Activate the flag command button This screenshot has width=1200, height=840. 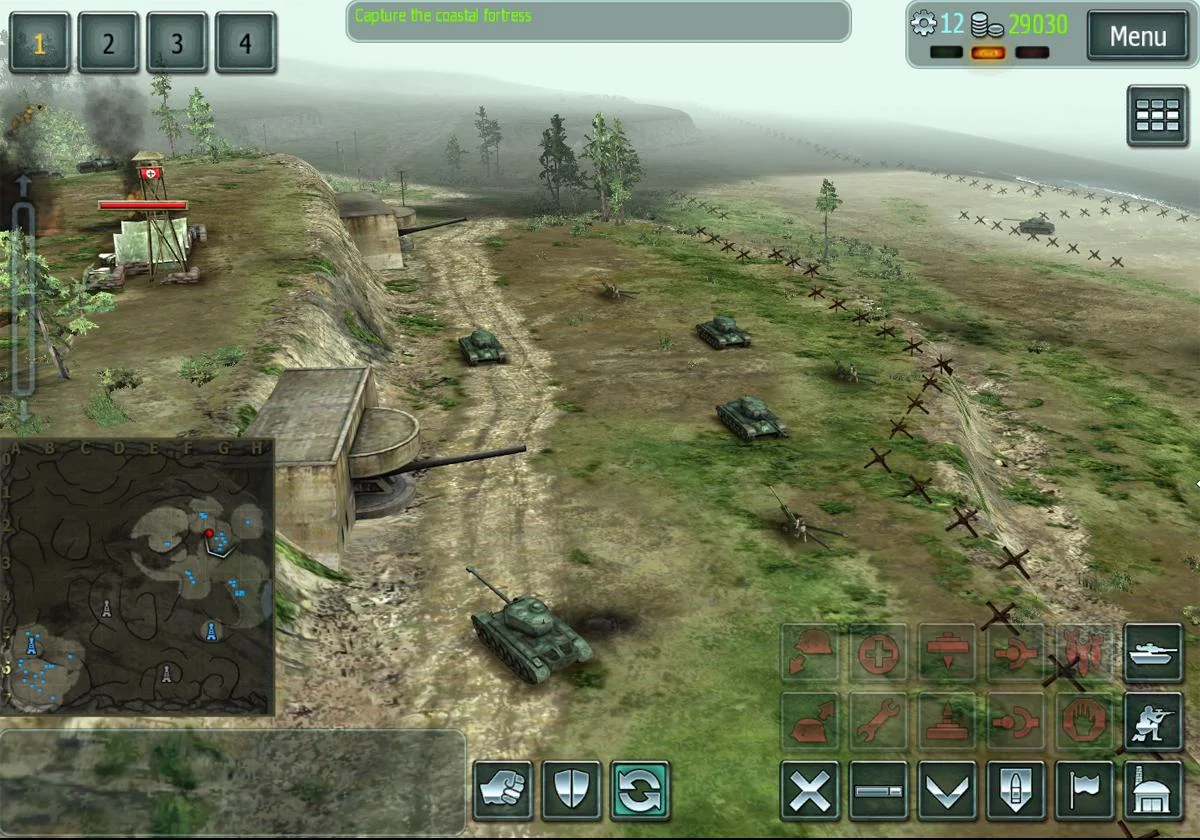click(x=1085, y=791)
